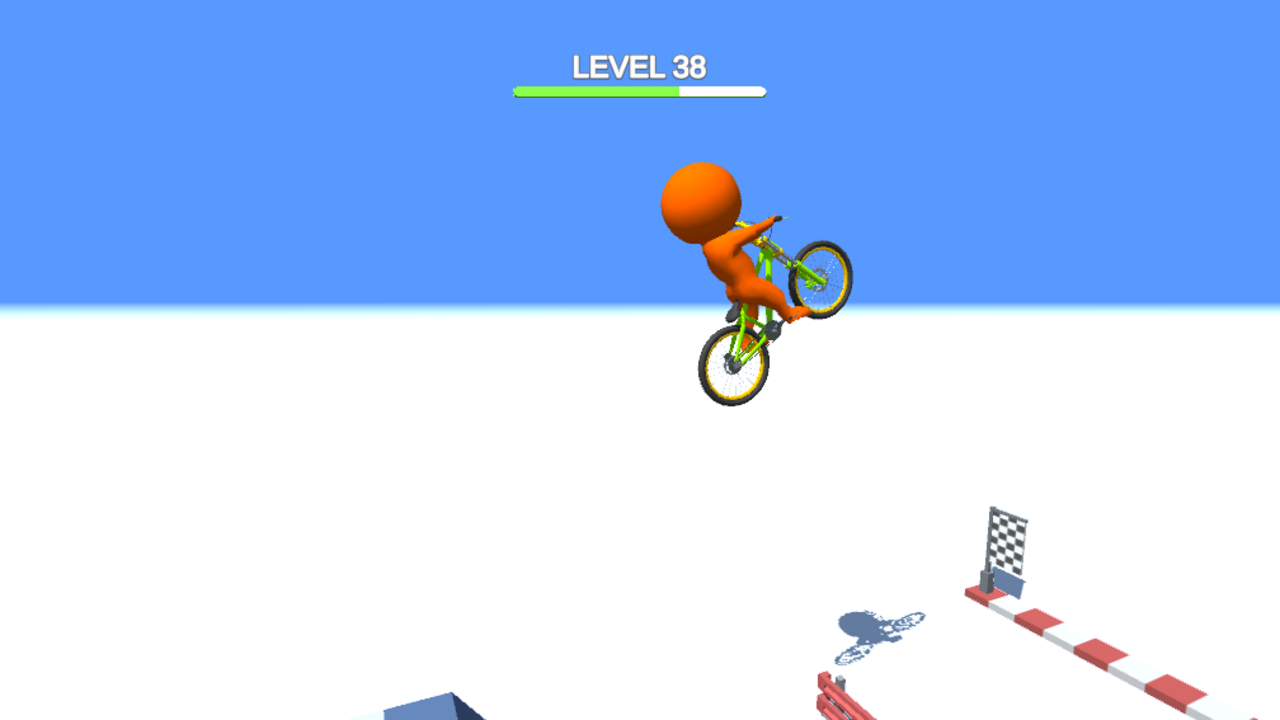The height and width of the screenshot is (720, 1280).
Task: Click the unfilled portion of the progress bar
Action: [720, 90]
